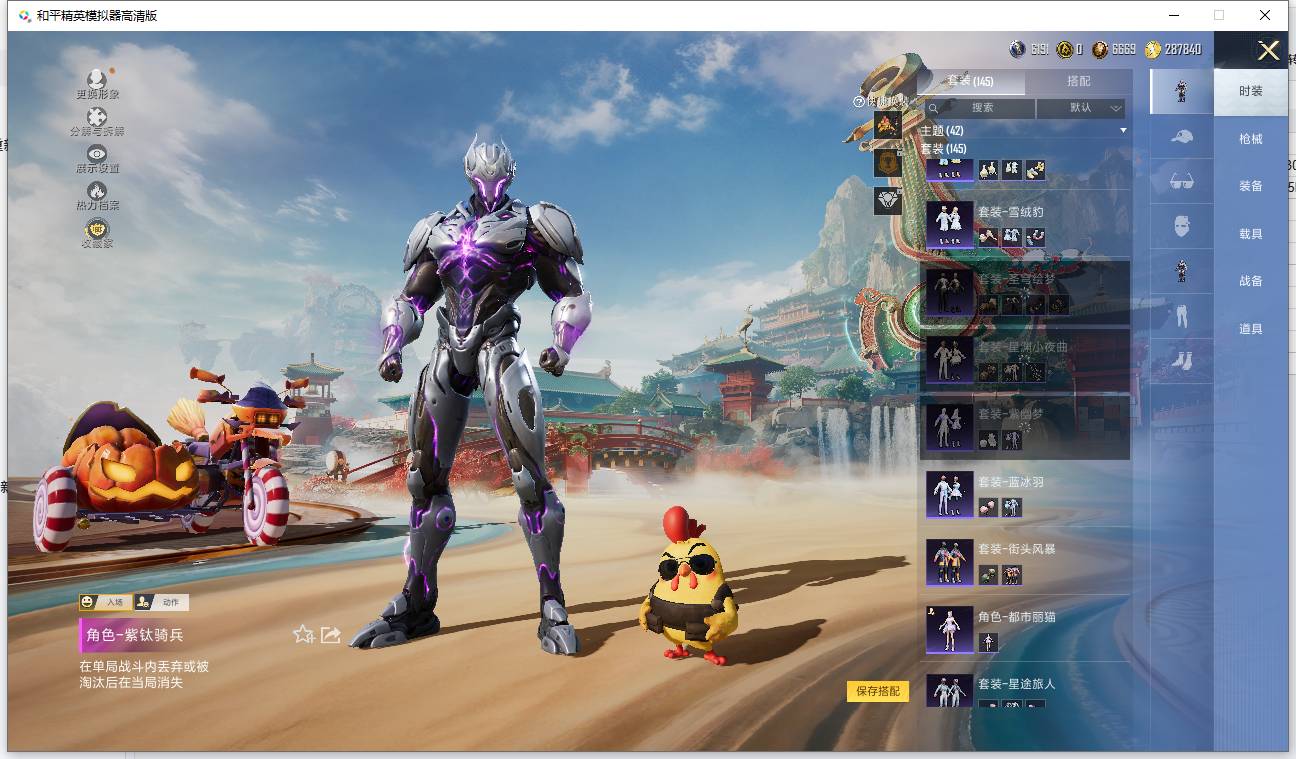Viewport: 1296px width, 759px height.
Task: Open the 展示设置 display settings
Action: pyautogui.click(x=97, y=158)
